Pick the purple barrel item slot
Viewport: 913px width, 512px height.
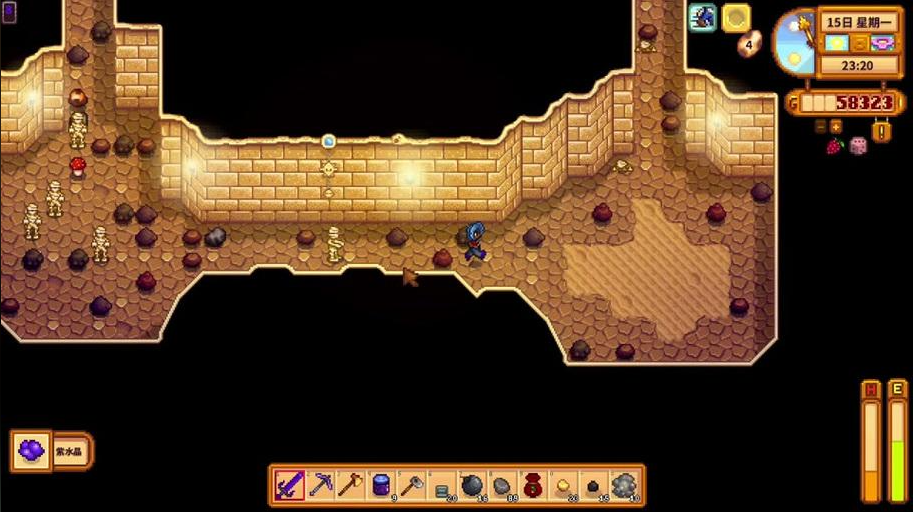tap(381, 486)
